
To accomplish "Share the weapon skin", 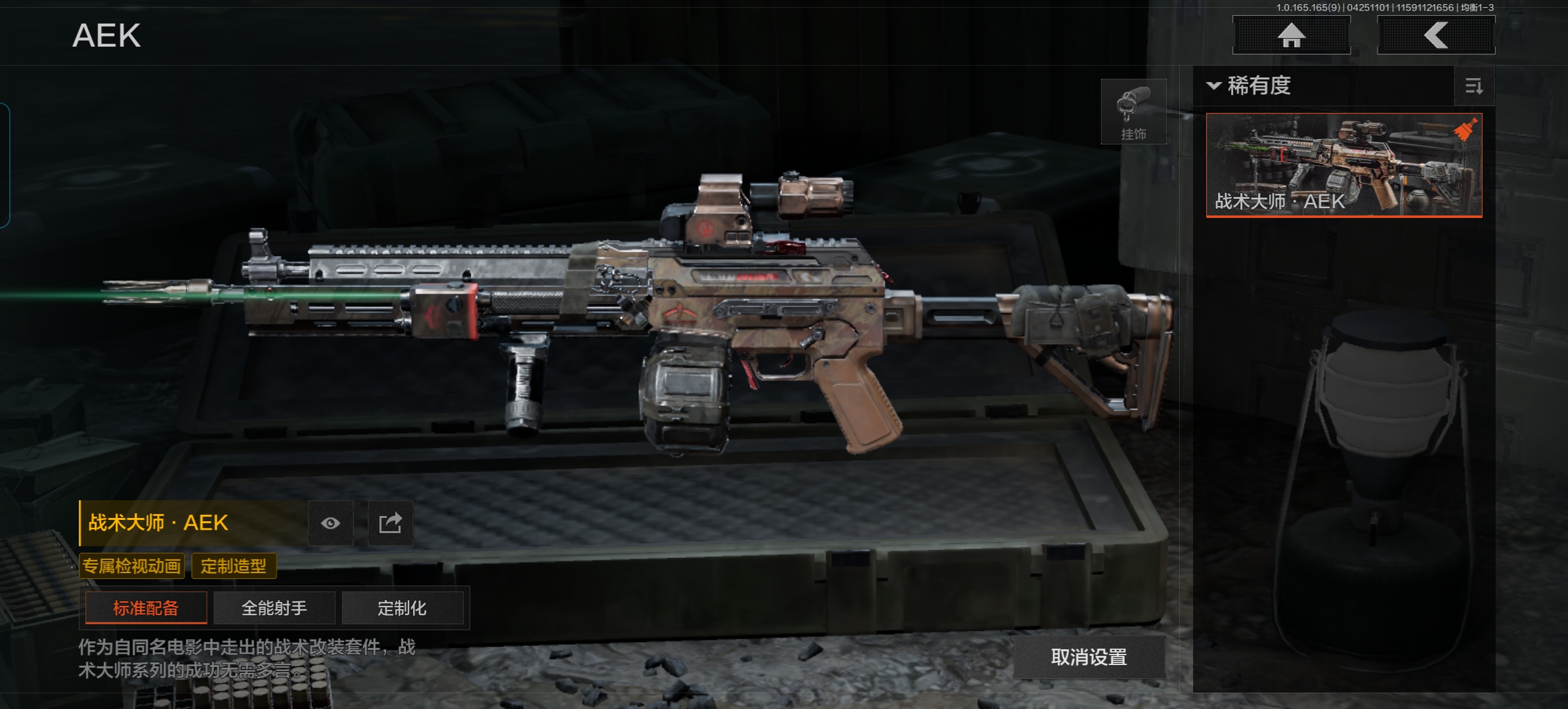I will pos(390,523).
